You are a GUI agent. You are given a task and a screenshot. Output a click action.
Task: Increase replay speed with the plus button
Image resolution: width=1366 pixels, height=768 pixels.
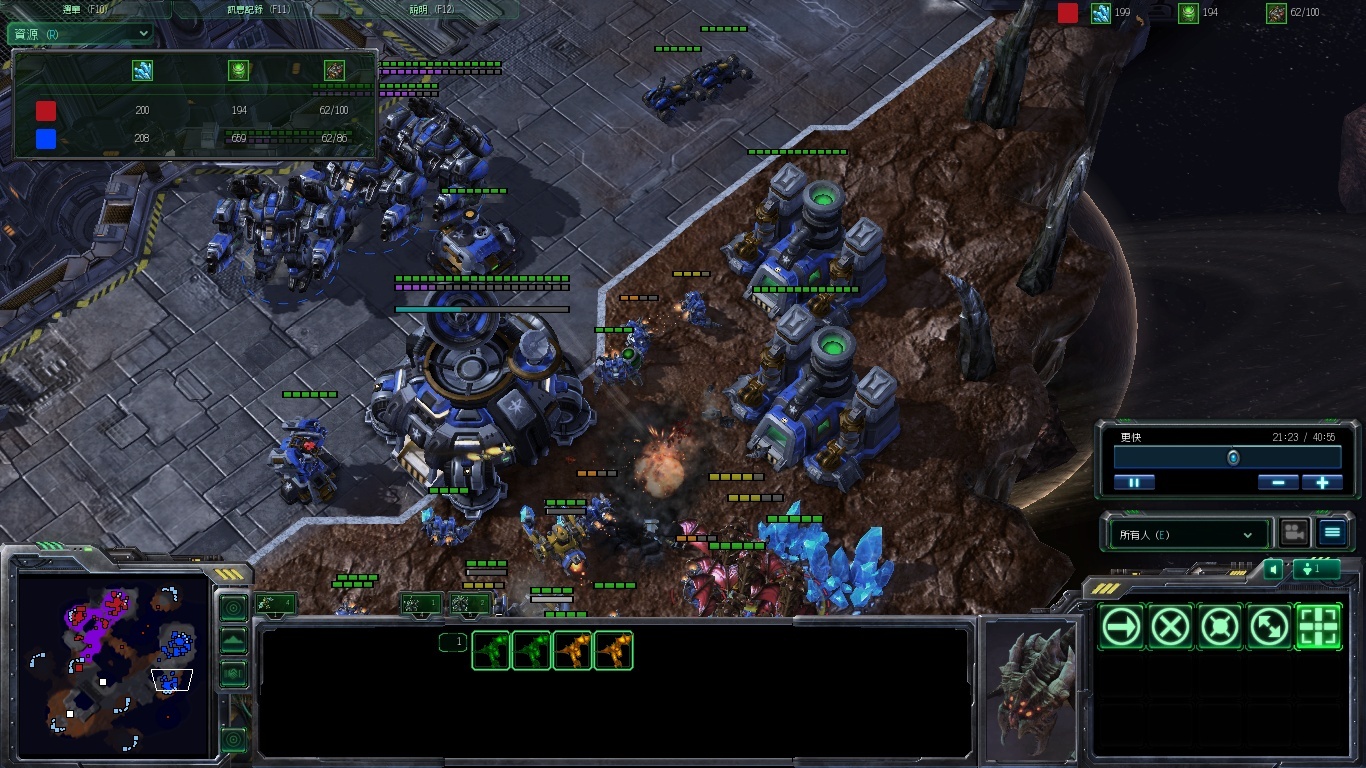(x=1322, y=482)
